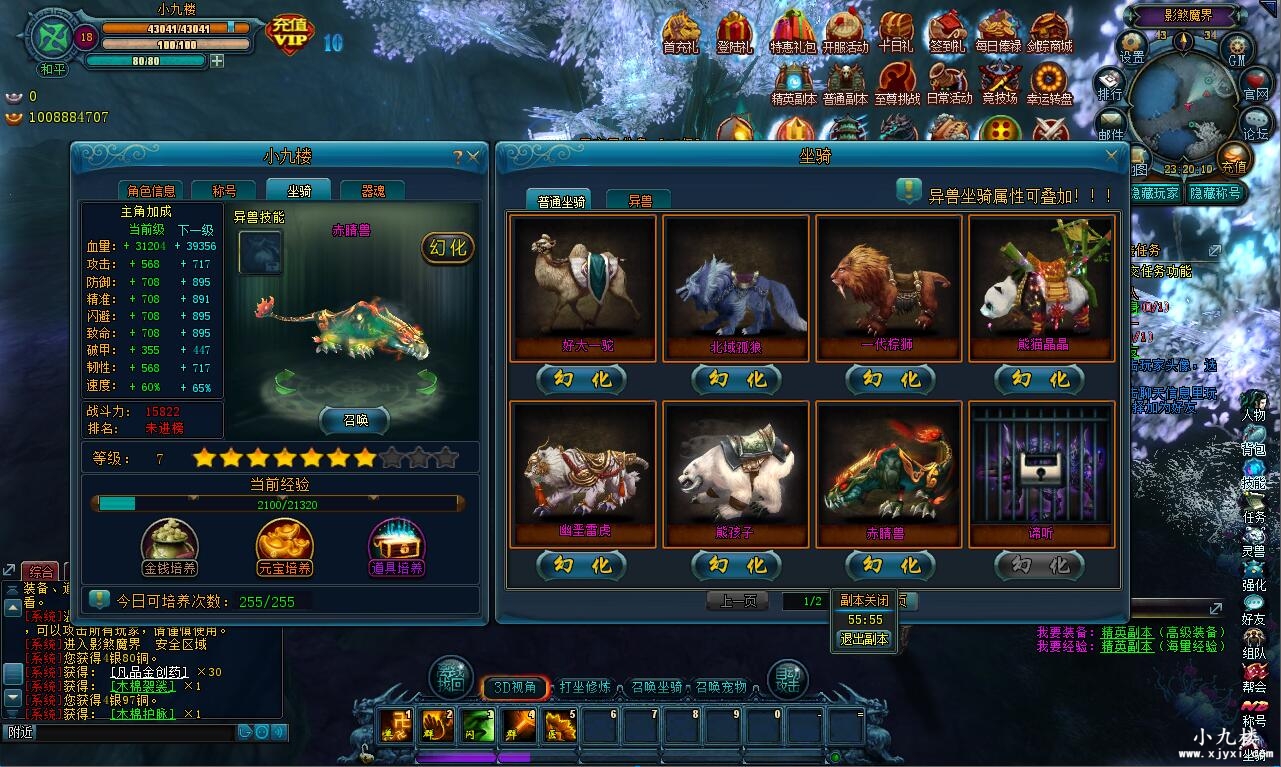Open the 幸运转盘 lucky wheel activity

click(x=1049, y=77)
